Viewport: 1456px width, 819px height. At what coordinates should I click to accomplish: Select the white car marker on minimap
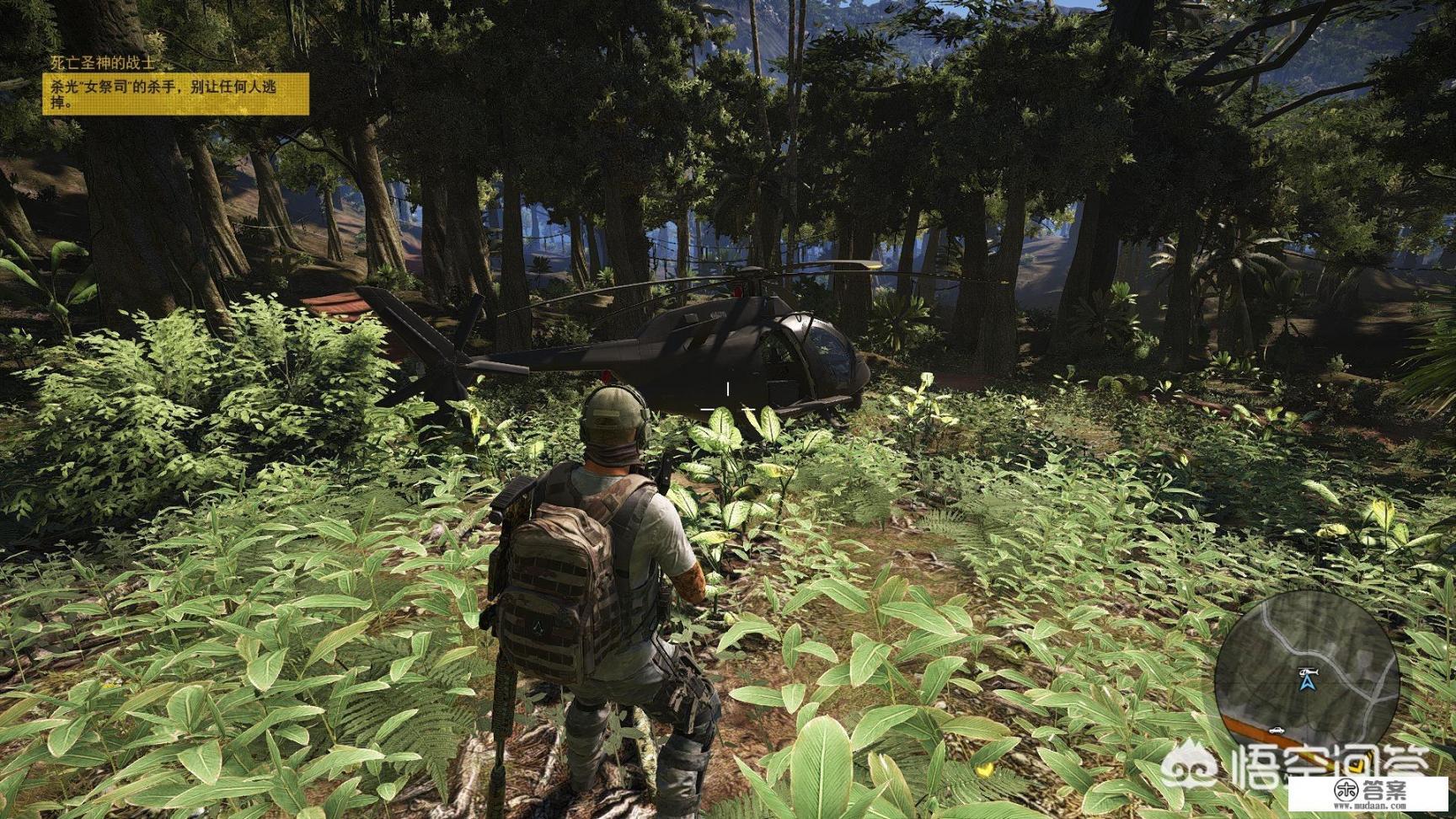click(1277, 729)
